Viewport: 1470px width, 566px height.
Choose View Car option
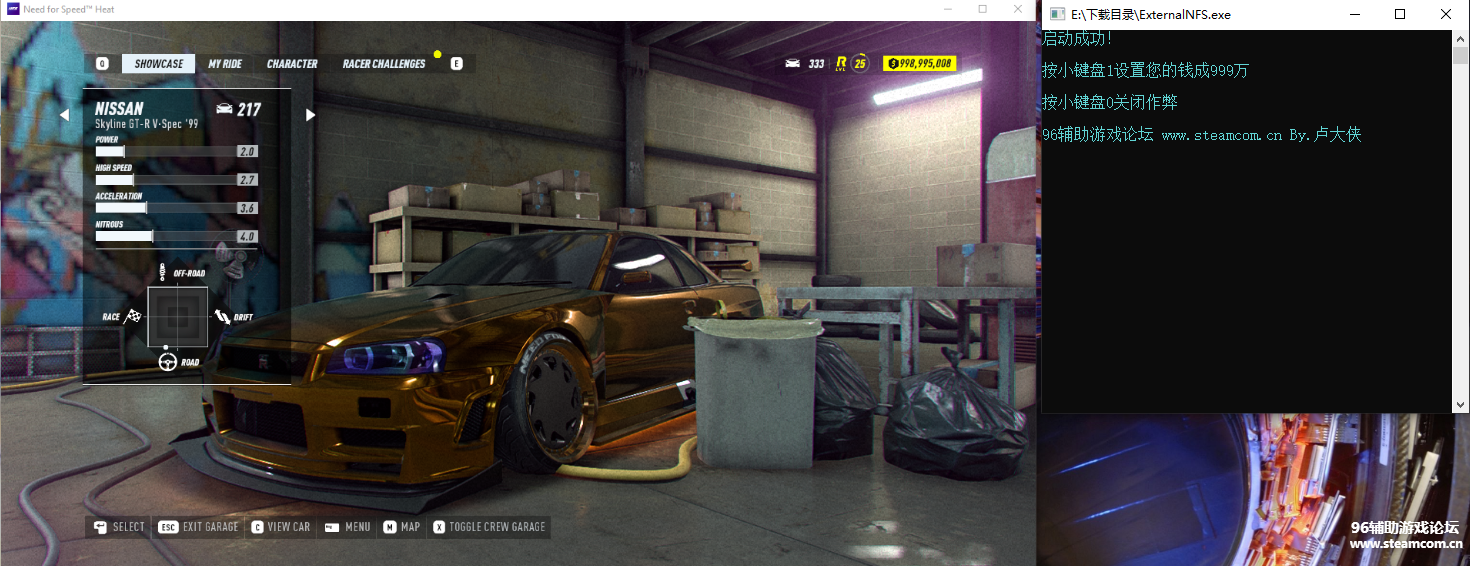coord(281,527)
